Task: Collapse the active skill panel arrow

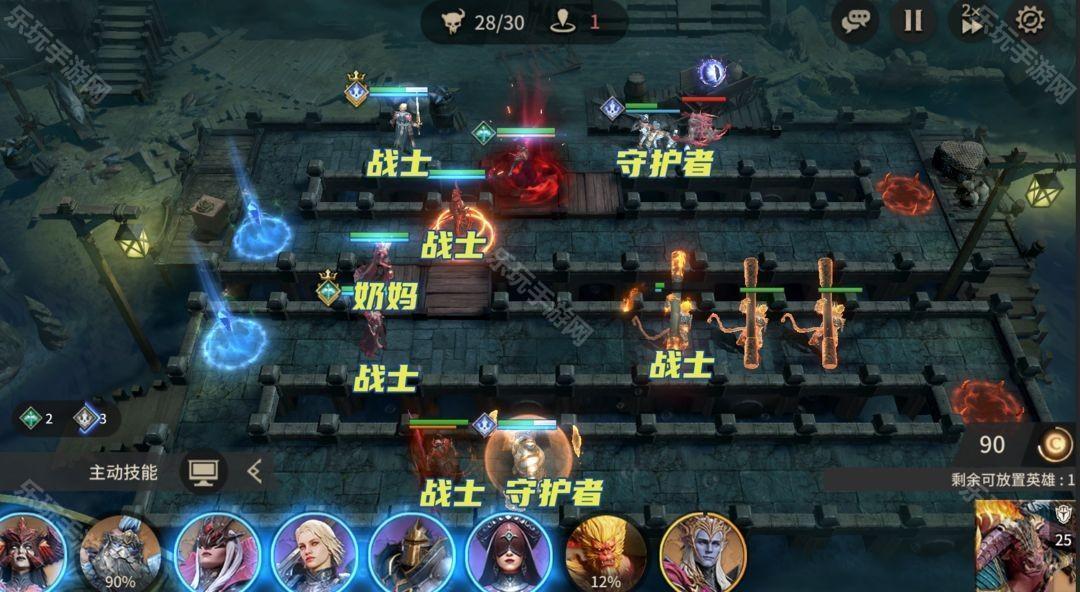Action: click(255, 472)
